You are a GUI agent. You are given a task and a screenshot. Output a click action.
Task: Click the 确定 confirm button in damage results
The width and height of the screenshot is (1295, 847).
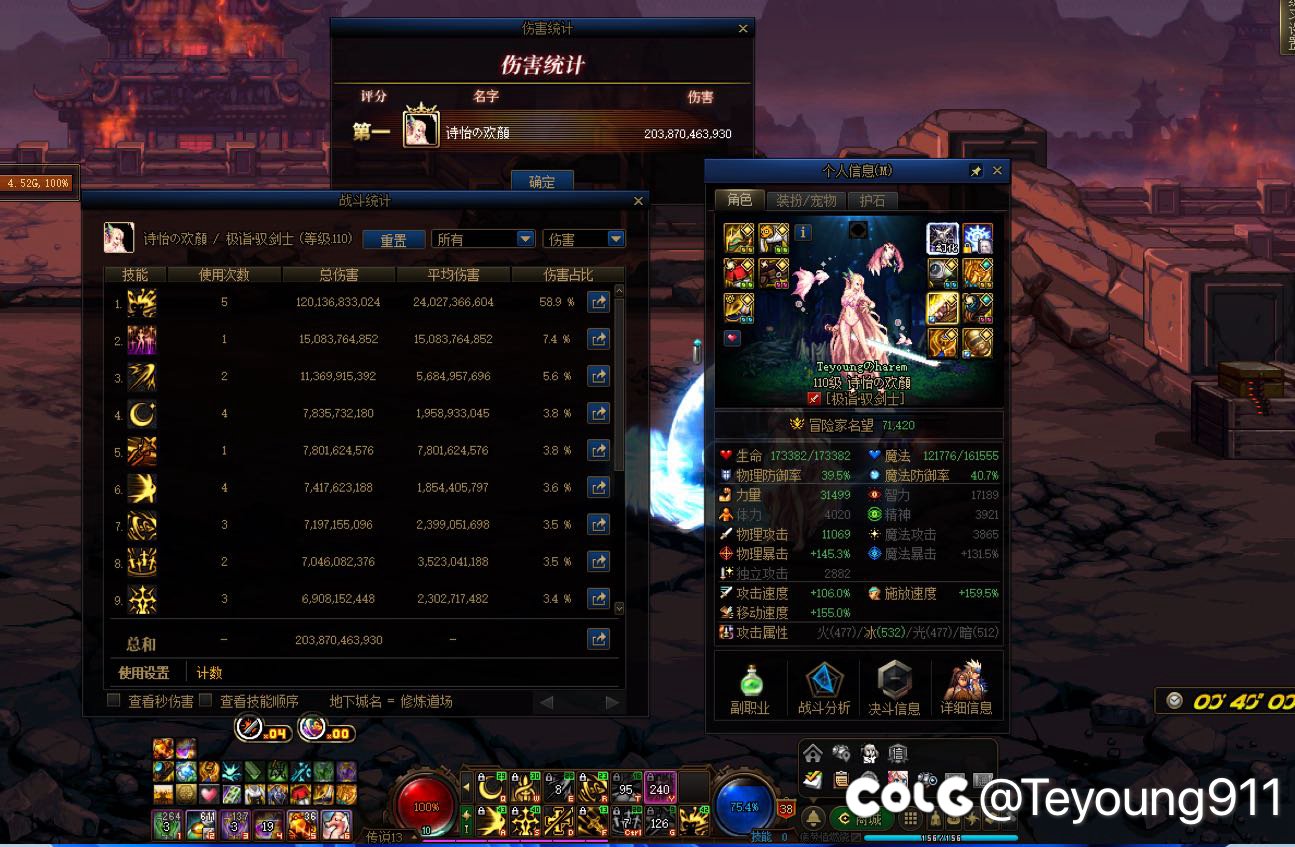point(542,182)
